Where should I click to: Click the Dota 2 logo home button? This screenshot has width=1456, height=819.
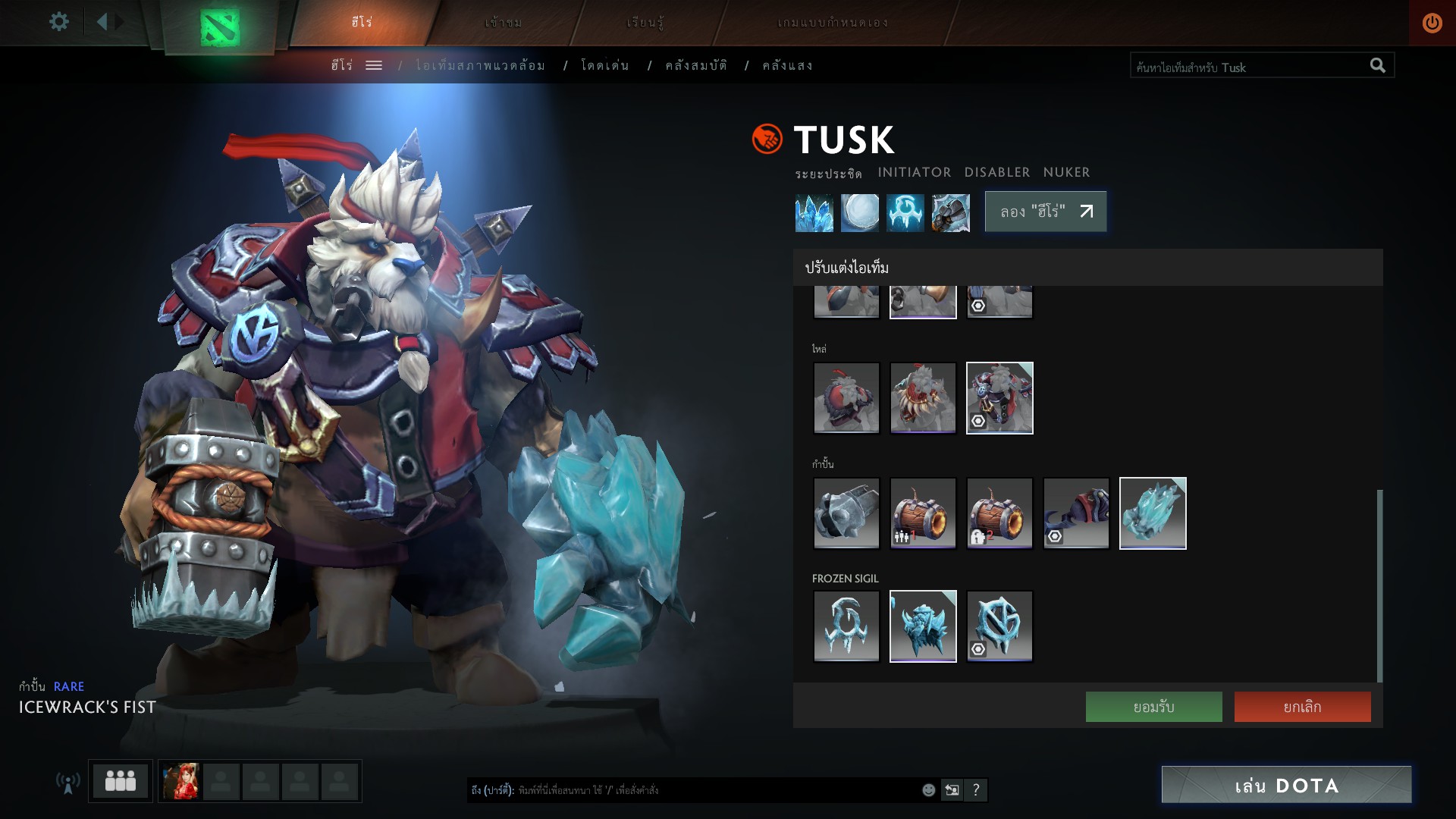[219, 27]
